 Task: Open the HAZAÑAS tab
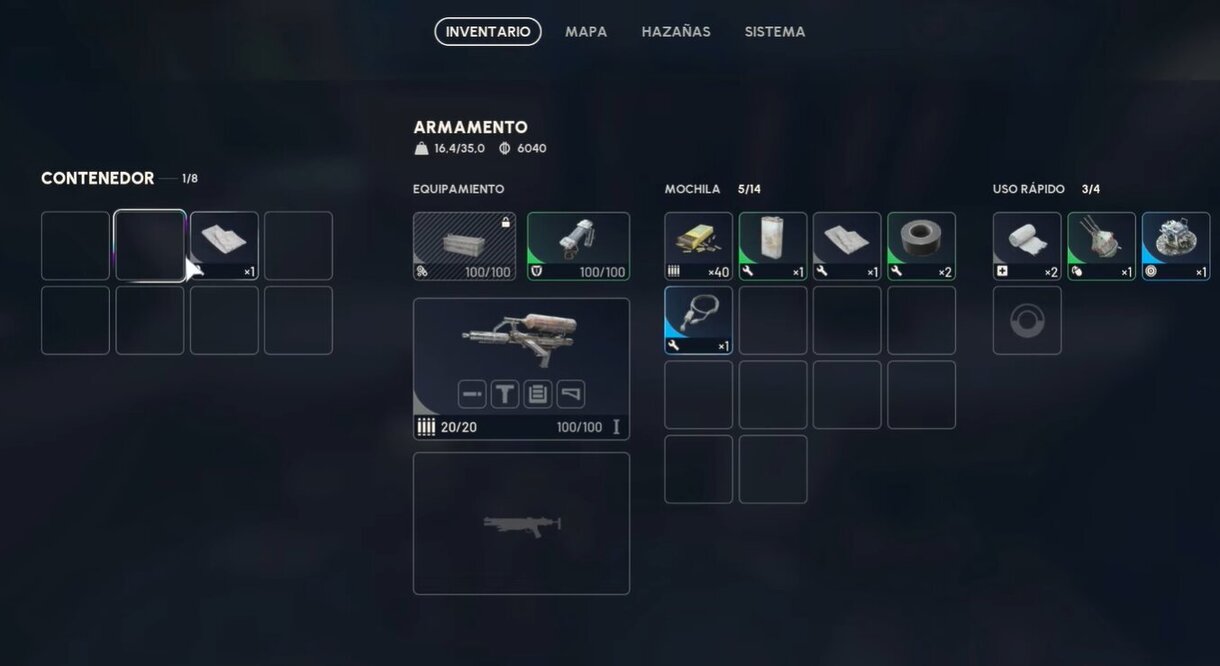tap(676, 32)
